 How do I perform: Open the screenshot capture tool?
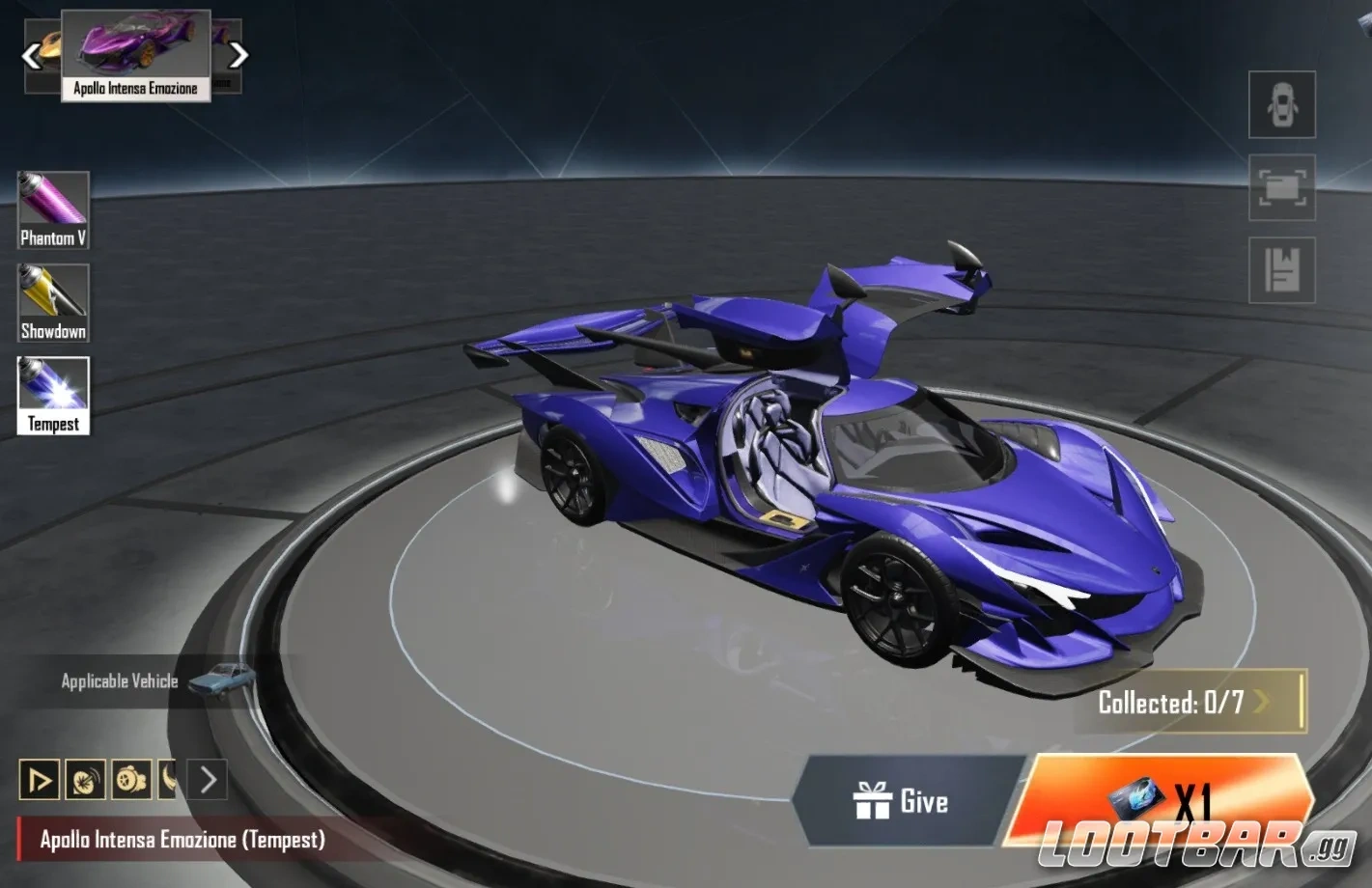point(1281,189)
